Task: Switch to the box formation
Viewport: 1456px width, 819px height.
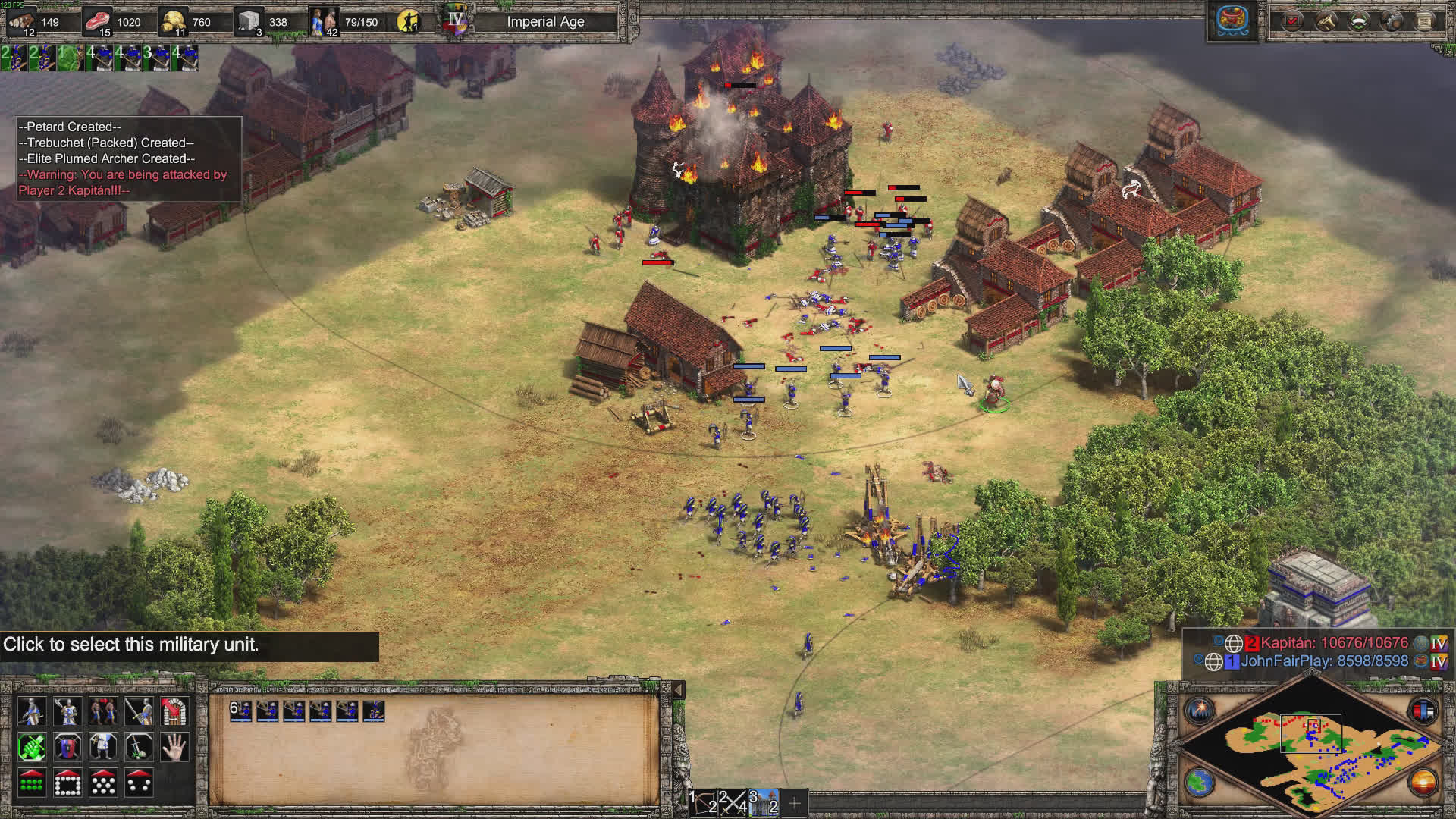Action: 67,783
